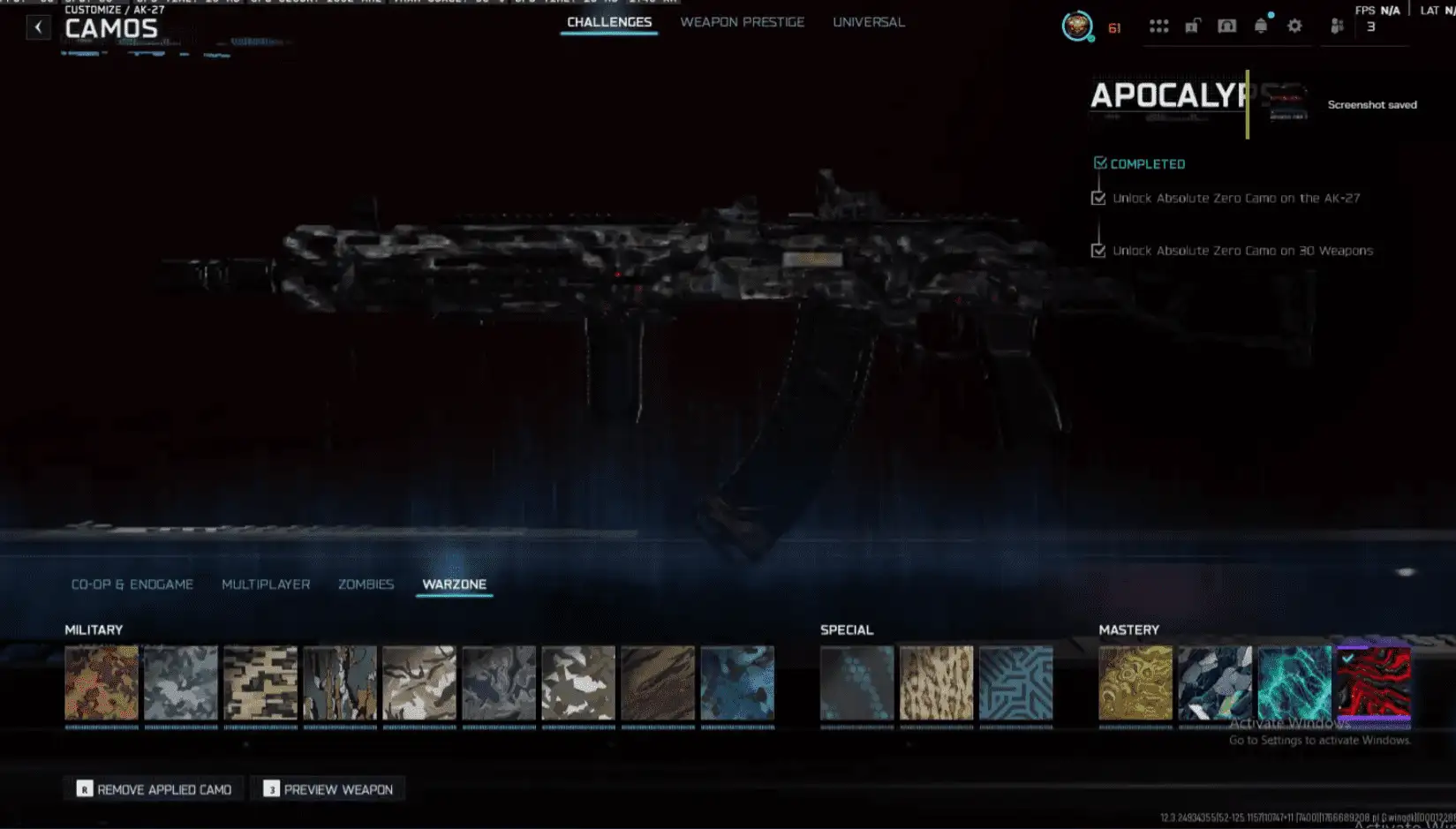Viewport: 1456px width, 829px height.
Task: Switch to the Weapon Prestige tab
Action: point(742,22)
